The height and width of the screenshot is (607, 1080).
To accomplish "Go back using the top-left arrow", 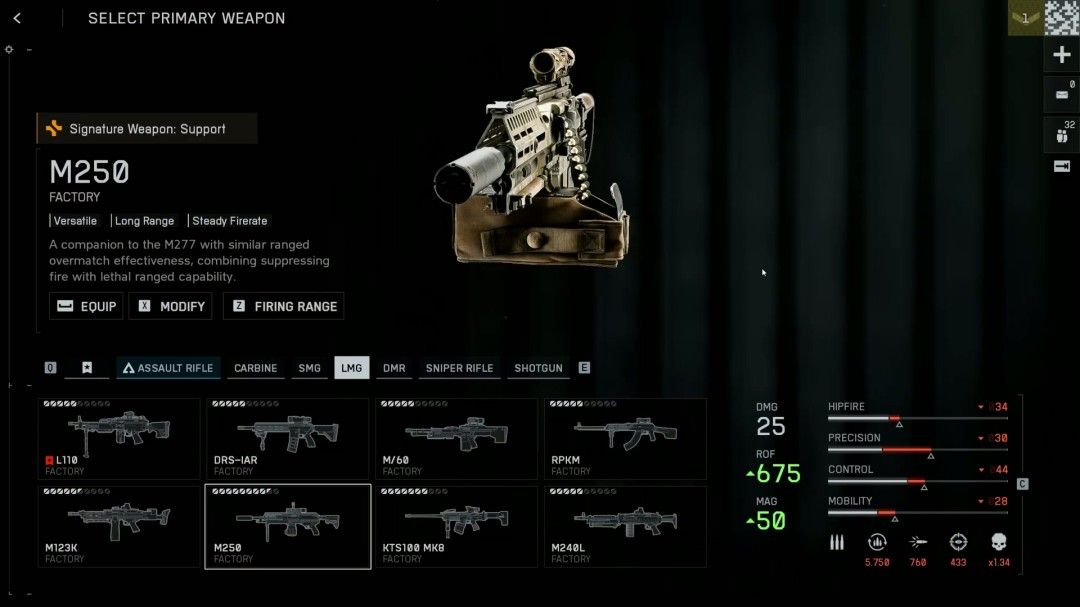I will [x=17, y=18].
